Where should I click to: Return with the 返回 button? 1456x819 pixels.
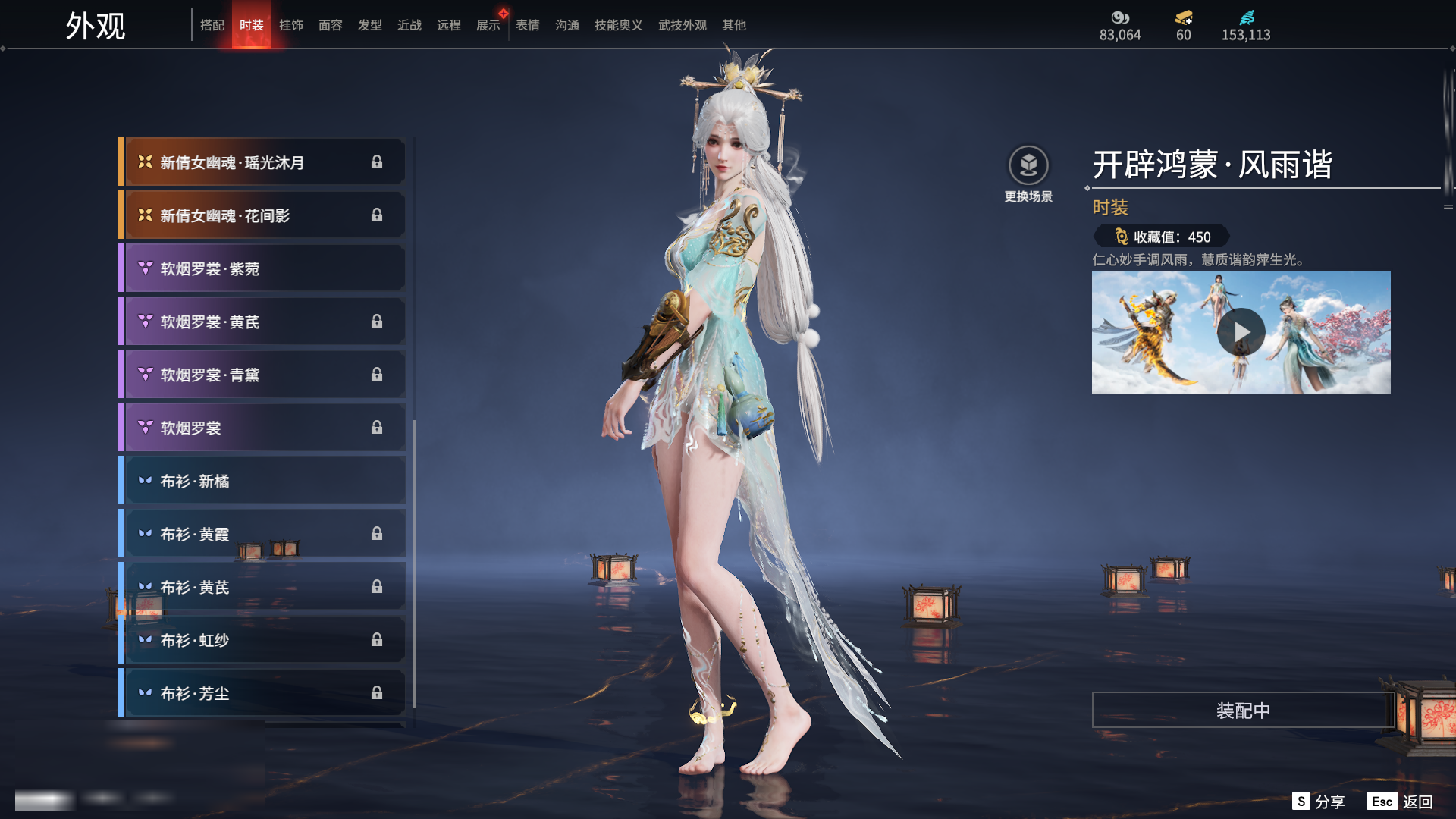coord(1401,802)
